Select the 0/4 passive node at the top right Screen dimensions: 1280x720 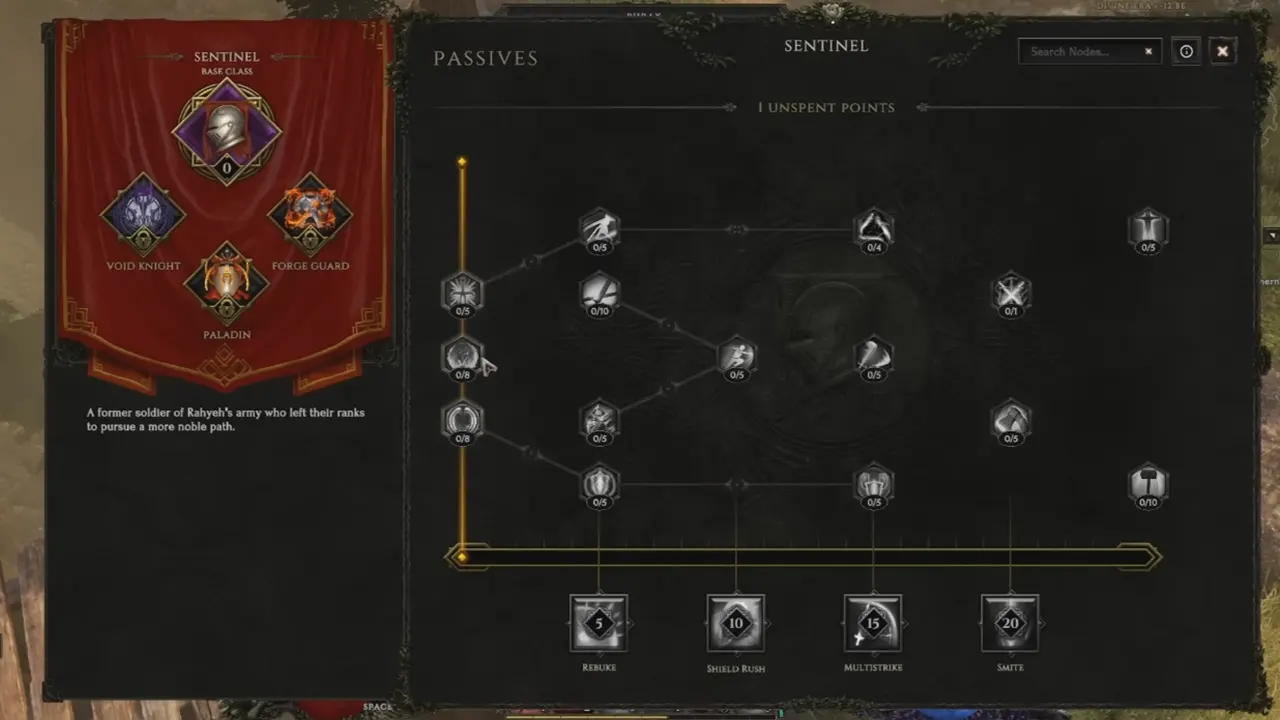pos(874,228)
